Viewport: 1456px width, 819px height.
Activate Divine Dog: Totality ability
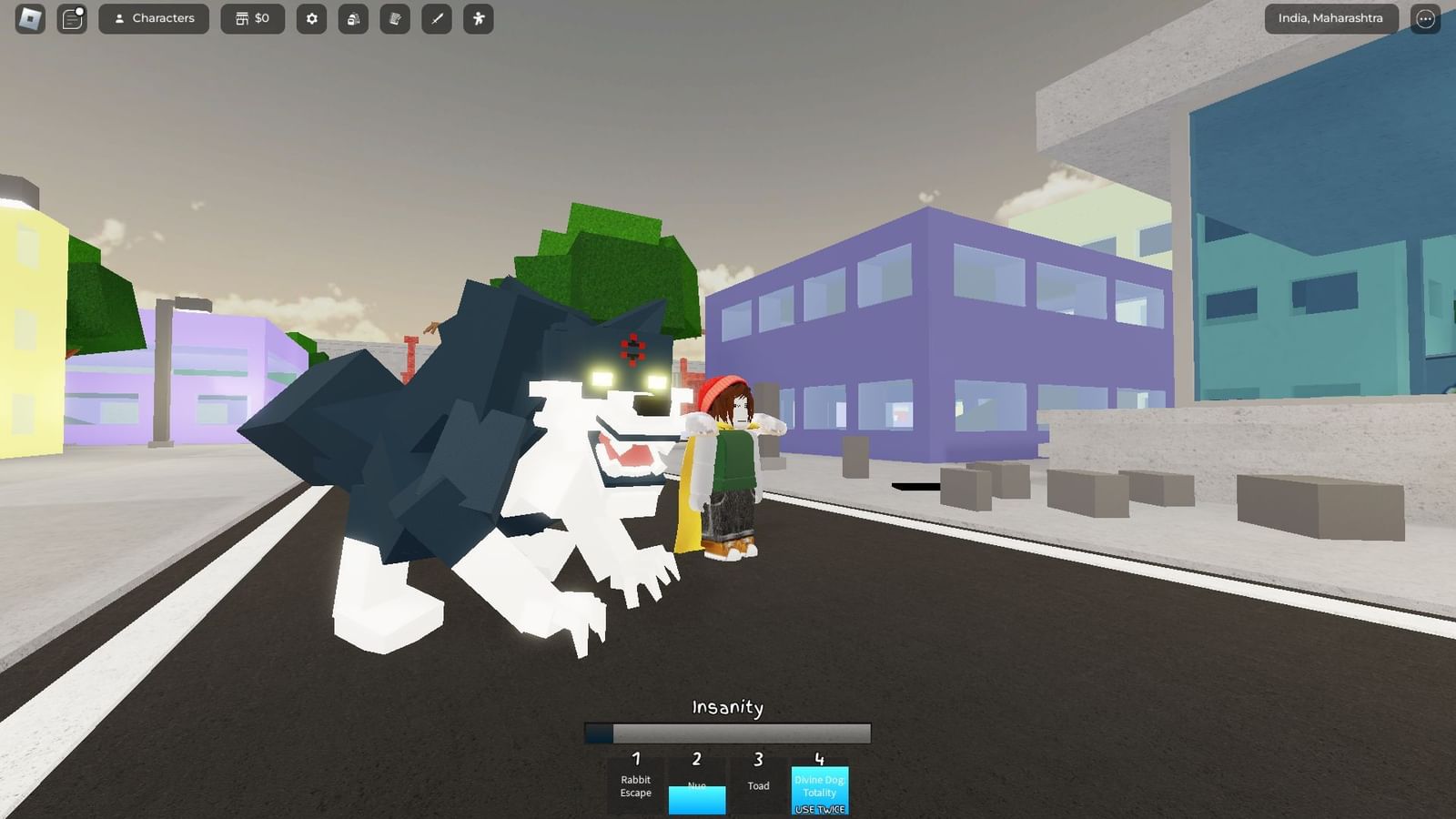tap(820, 786)
